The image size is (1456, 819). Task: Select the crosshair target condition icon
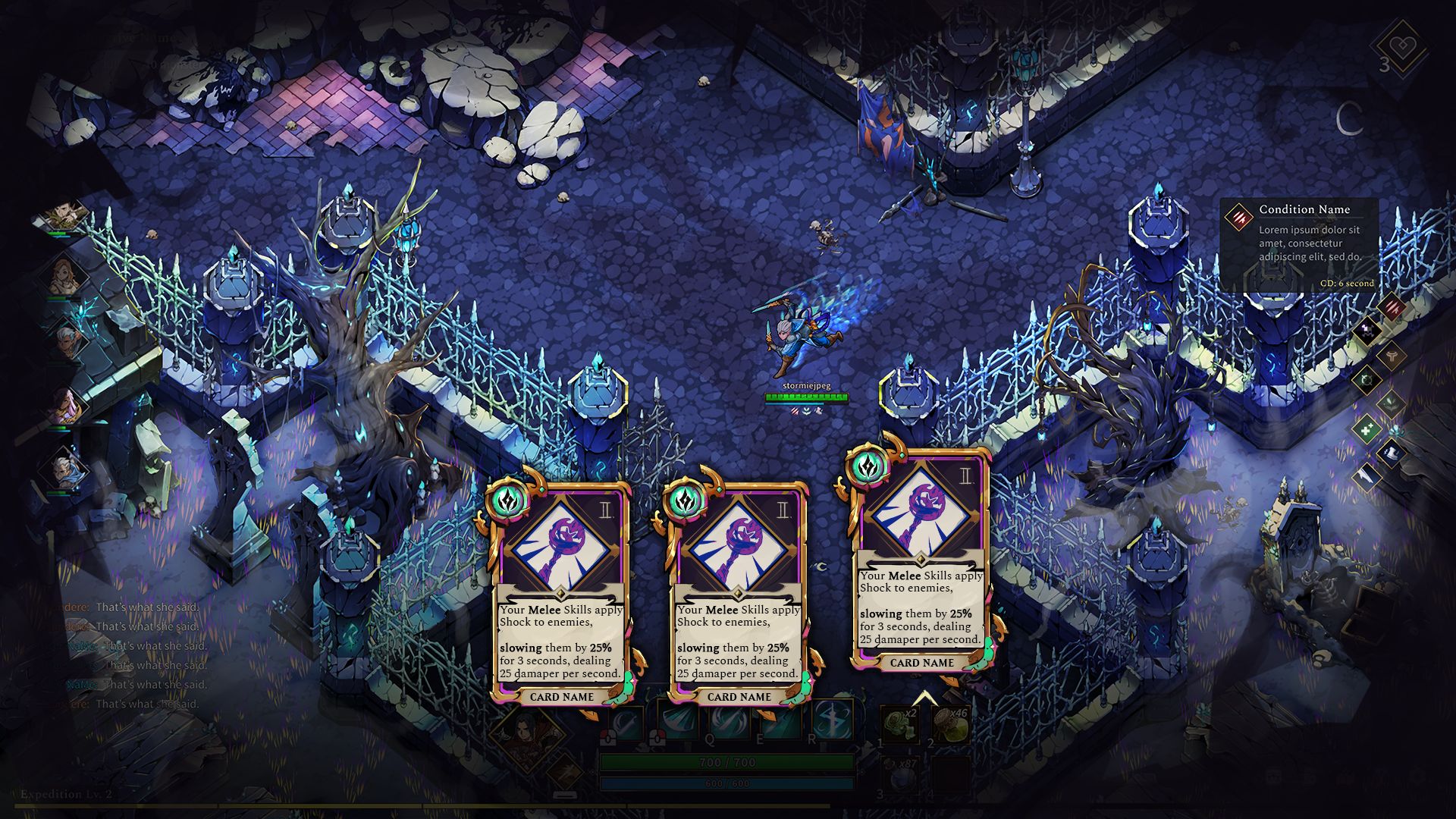tap(1367, 379)
